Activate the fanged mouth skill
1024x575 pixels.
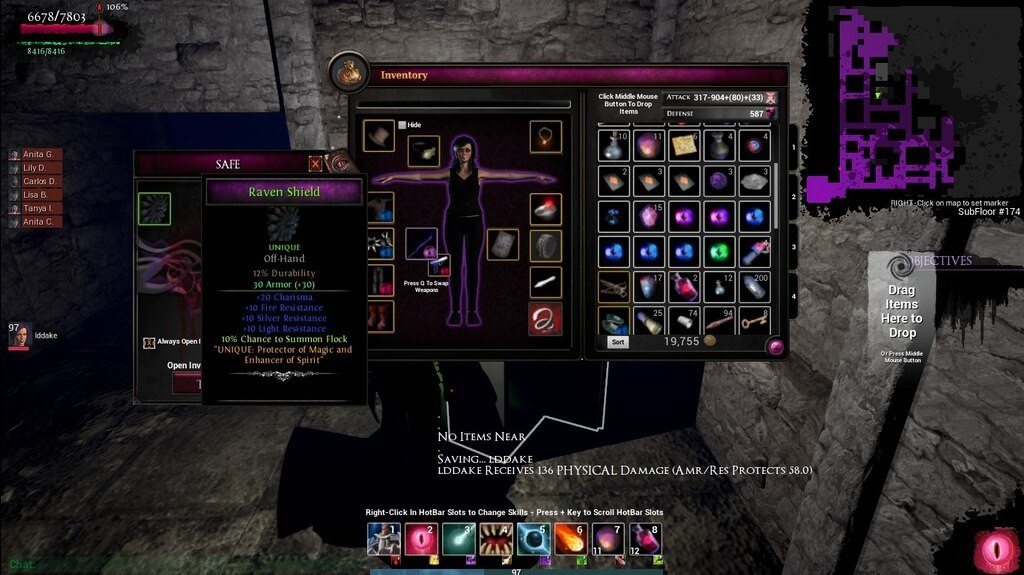pos(495,539)
